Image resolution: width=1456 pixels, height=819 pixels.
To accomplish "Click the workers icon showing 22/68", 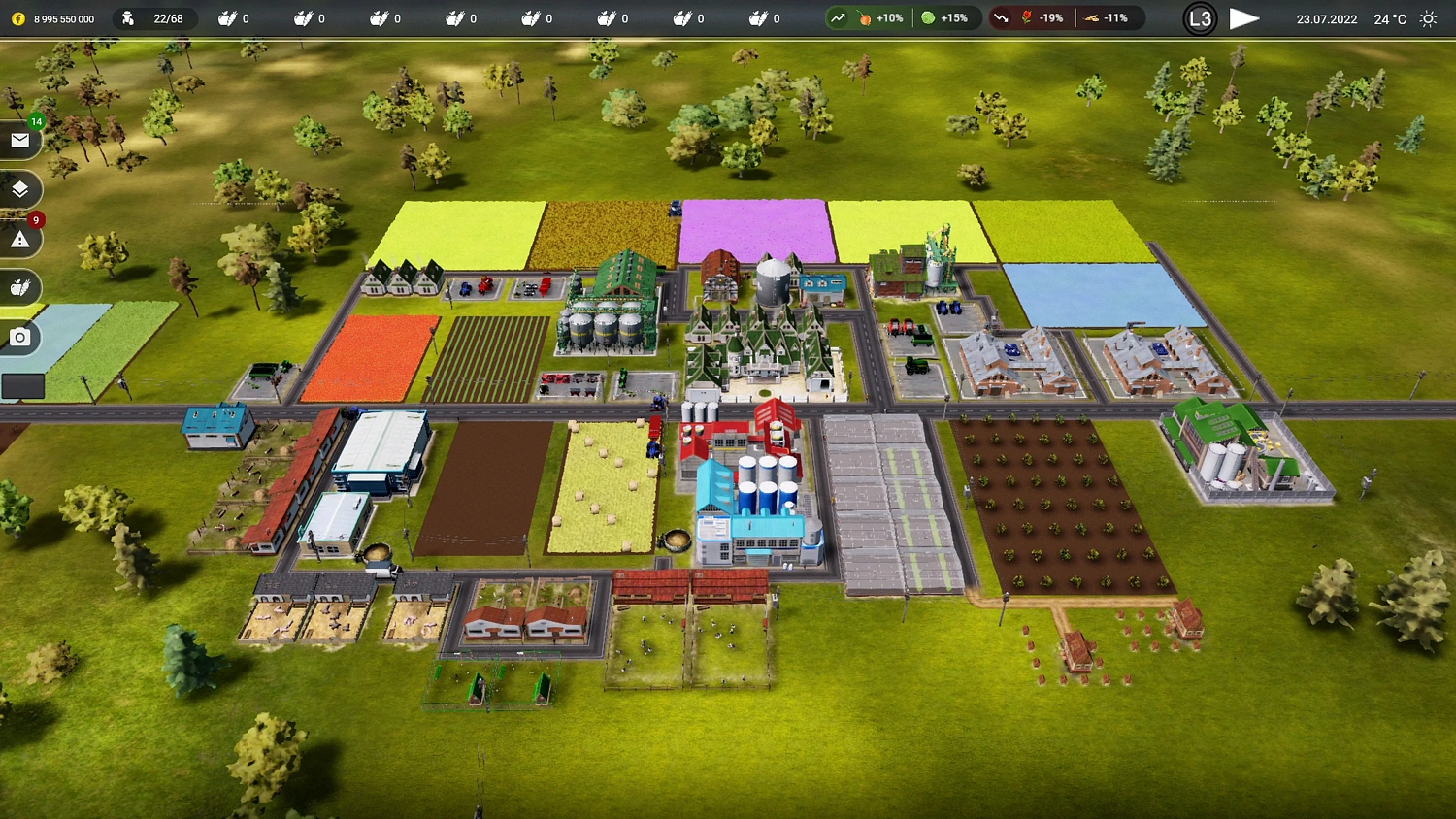I will click(155, 17).
